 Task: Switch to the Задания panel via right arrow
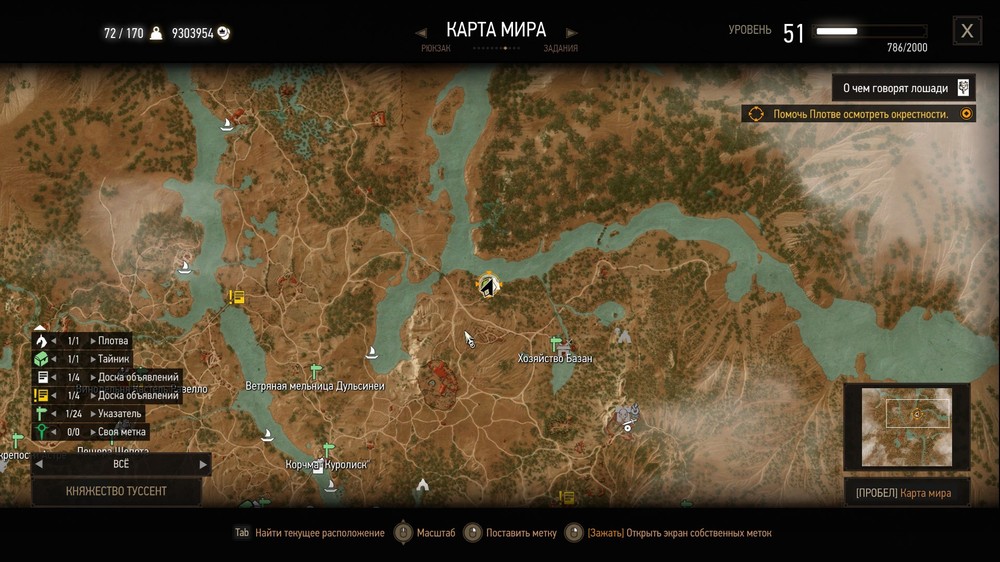(x=572, y=33)
